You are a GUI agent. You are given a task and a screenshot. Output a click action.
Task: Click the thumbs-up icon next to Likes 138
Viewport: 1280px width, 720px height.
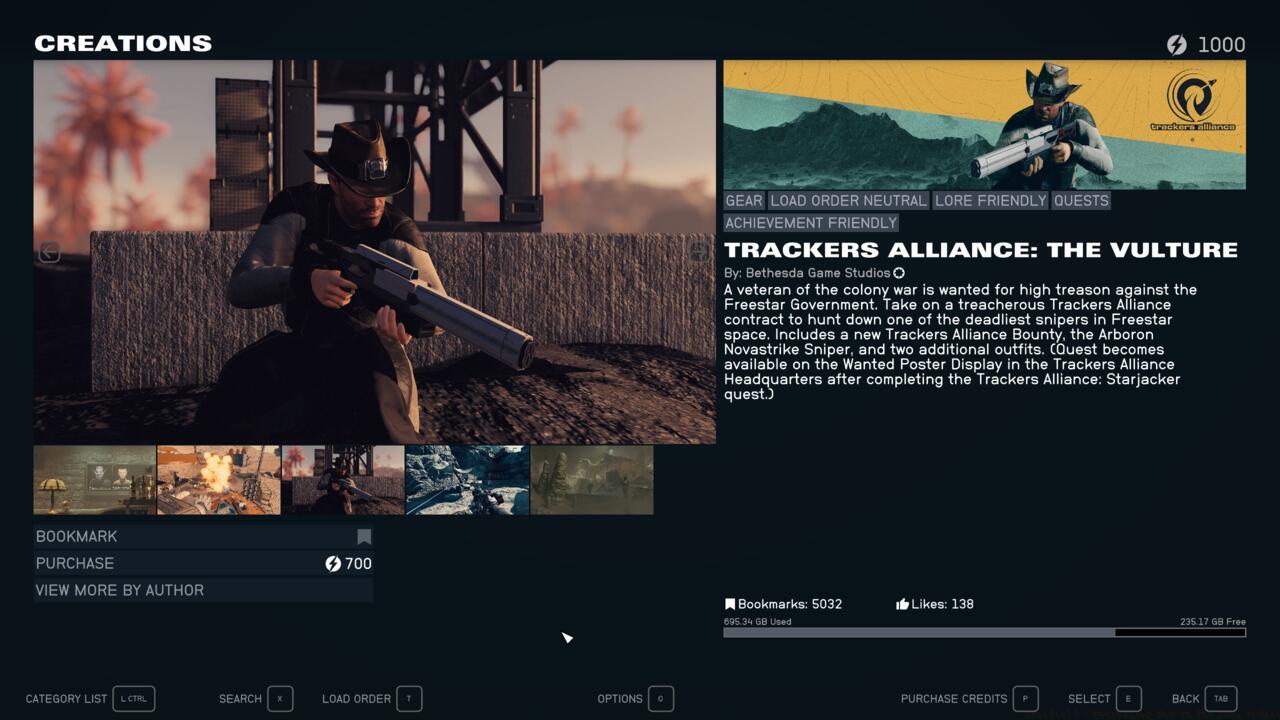[x=901, y=604]
